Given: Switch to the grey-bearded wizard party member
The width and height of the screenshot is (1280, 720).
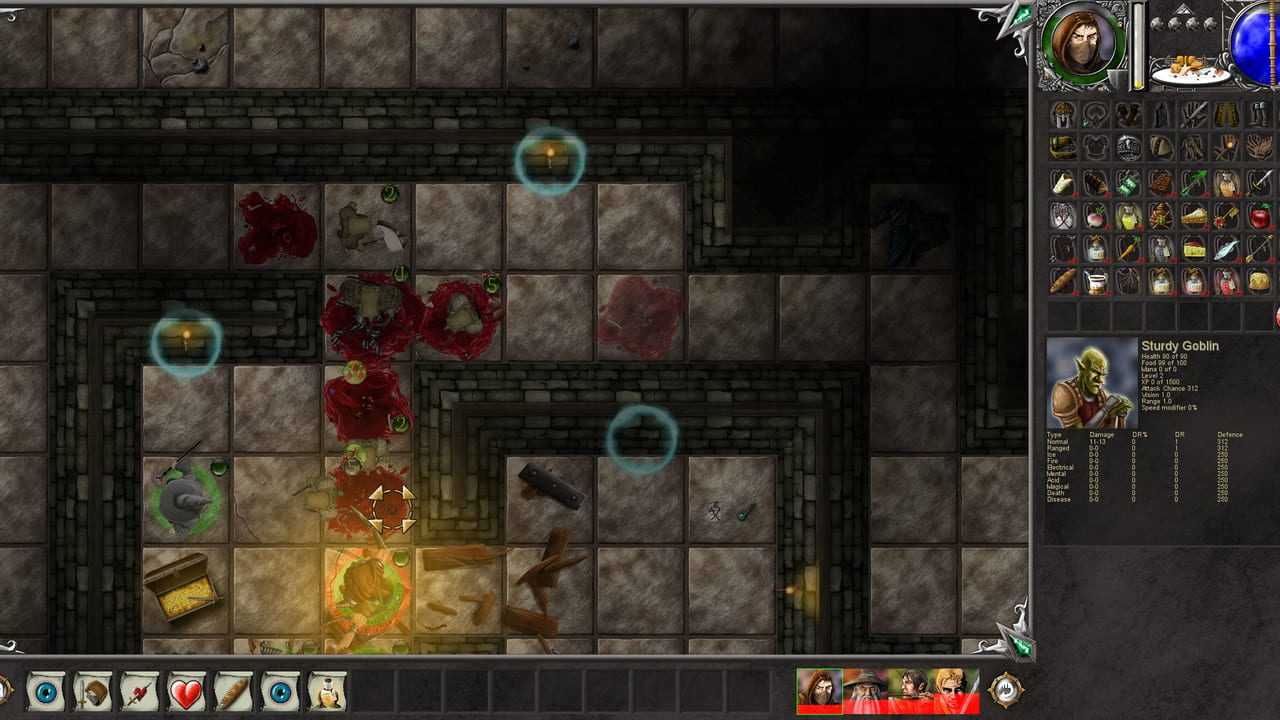Looking at the screenshot, I should pos(865,691).
